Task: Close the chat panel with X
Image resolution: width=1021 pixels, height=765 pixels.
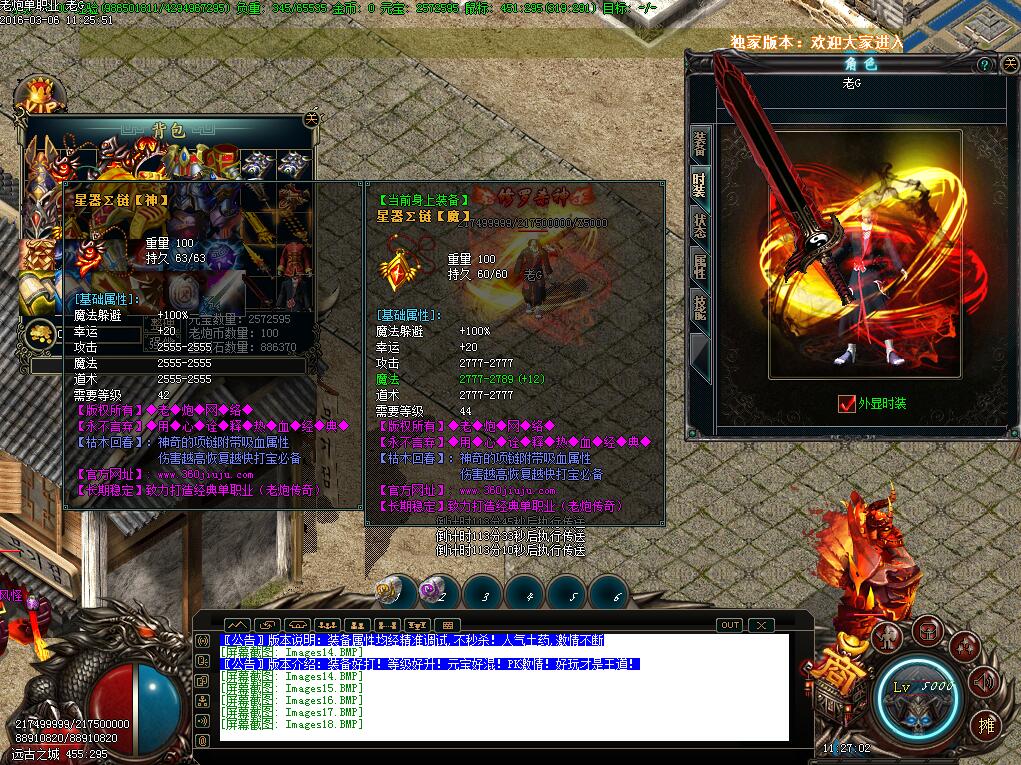Action: 762,625
